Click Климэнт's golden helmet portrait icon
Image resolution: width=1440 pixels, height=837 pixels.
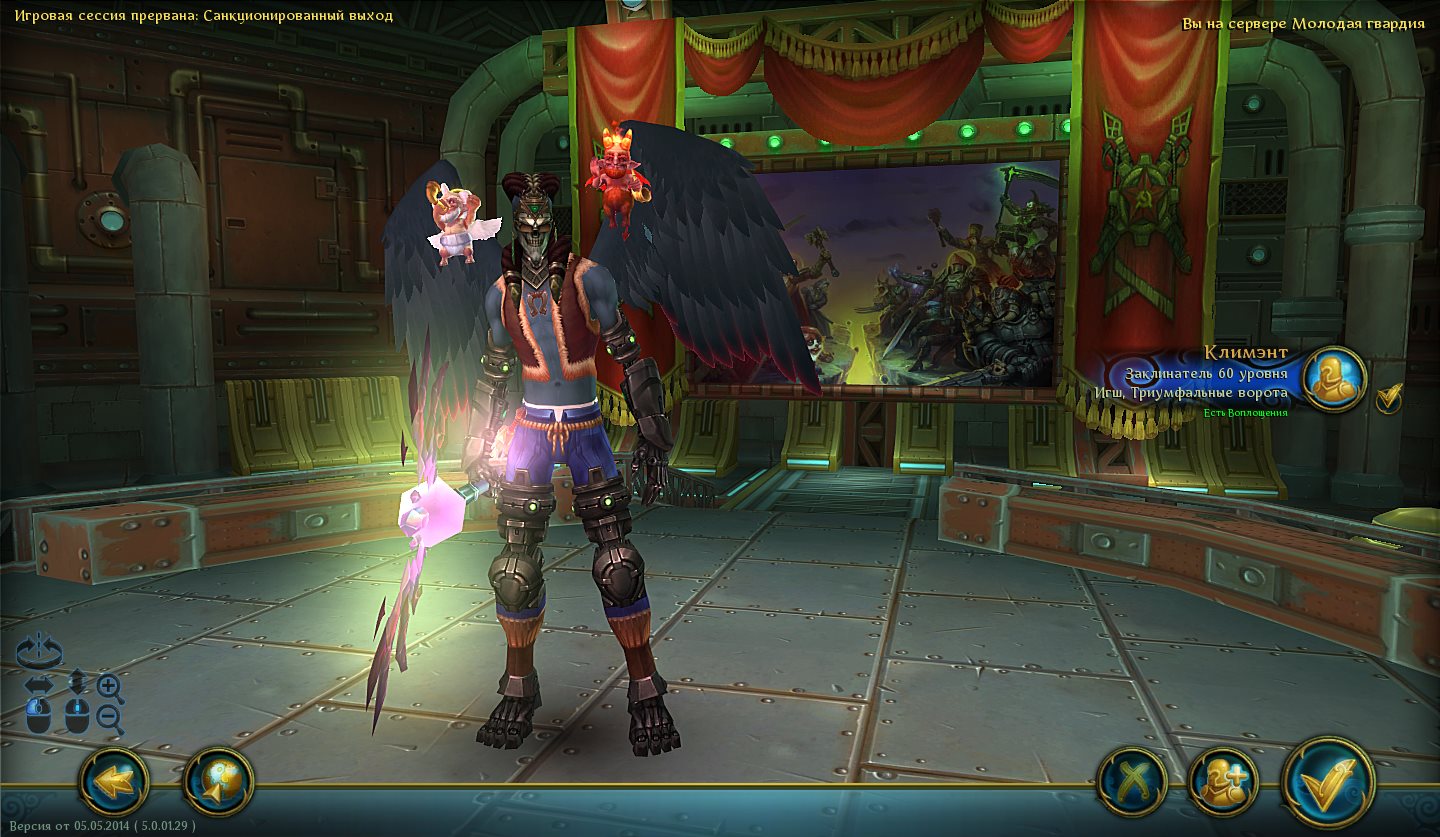tap(1335, 380)
